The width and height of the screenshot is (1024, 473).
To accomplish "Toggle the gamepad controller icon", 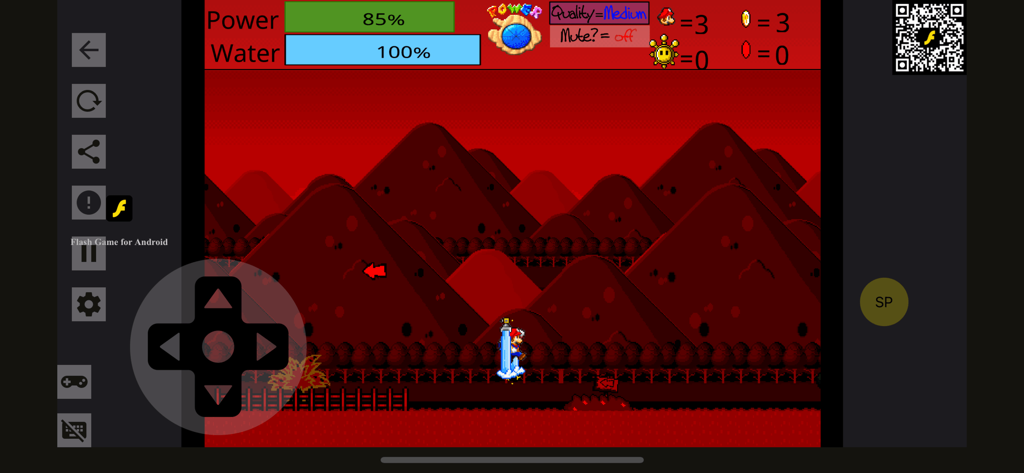I will click(x=74, y=381).
